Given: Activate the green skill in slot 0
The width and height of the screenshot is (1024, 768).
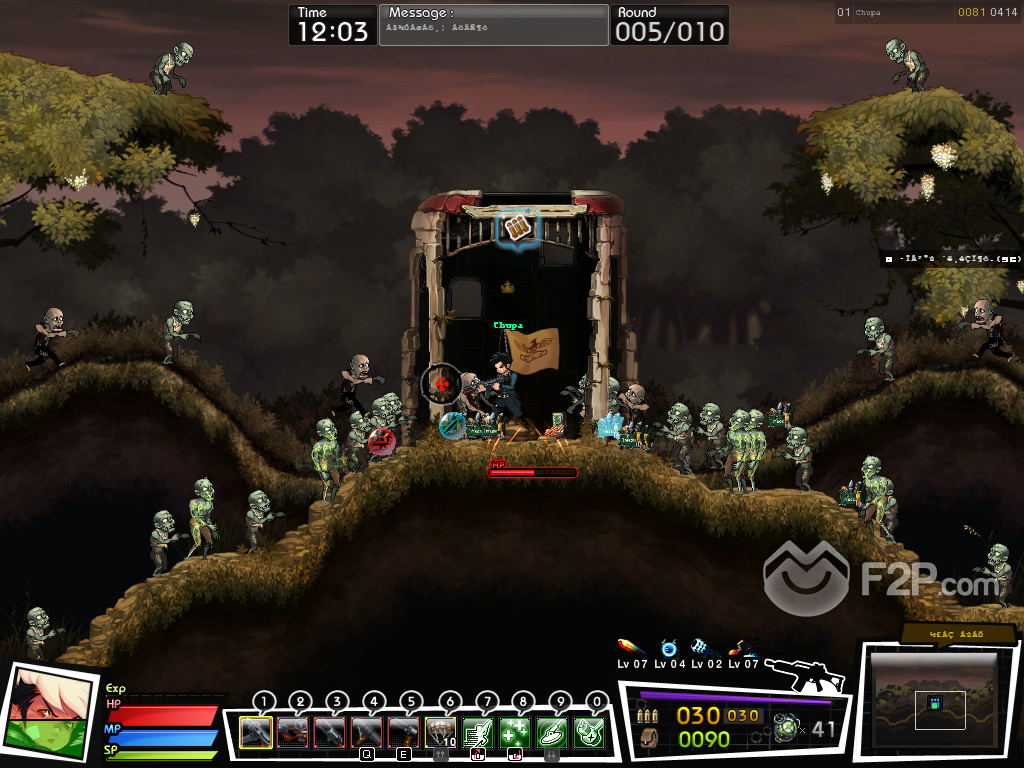Looking at the screenshot, I should 588,732.
